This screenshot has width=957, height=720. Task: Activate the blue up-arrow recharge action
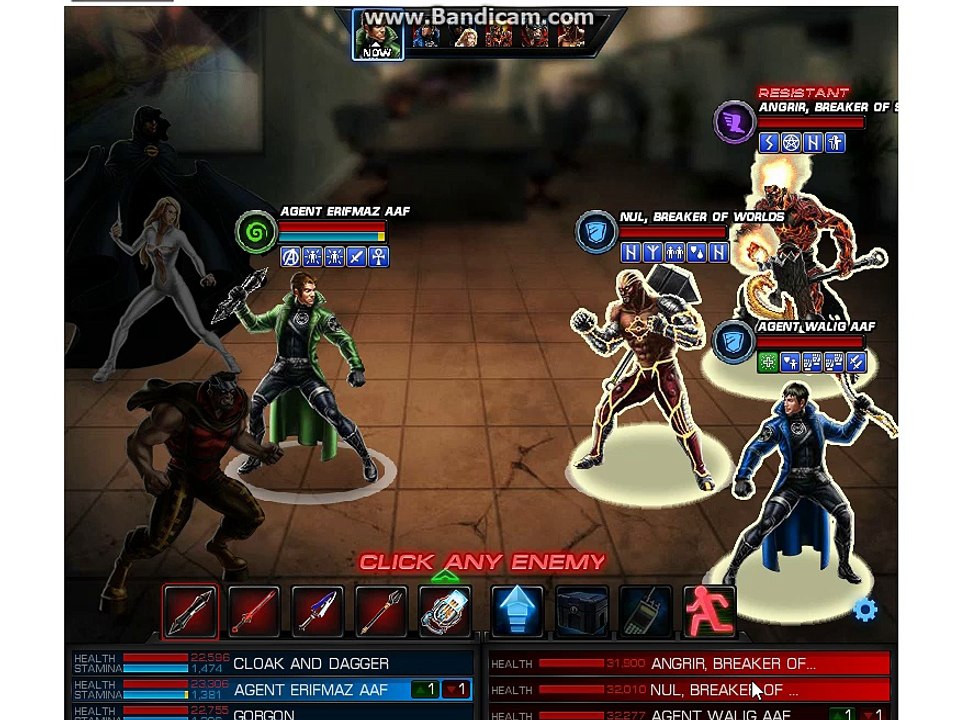pos(517,611)
